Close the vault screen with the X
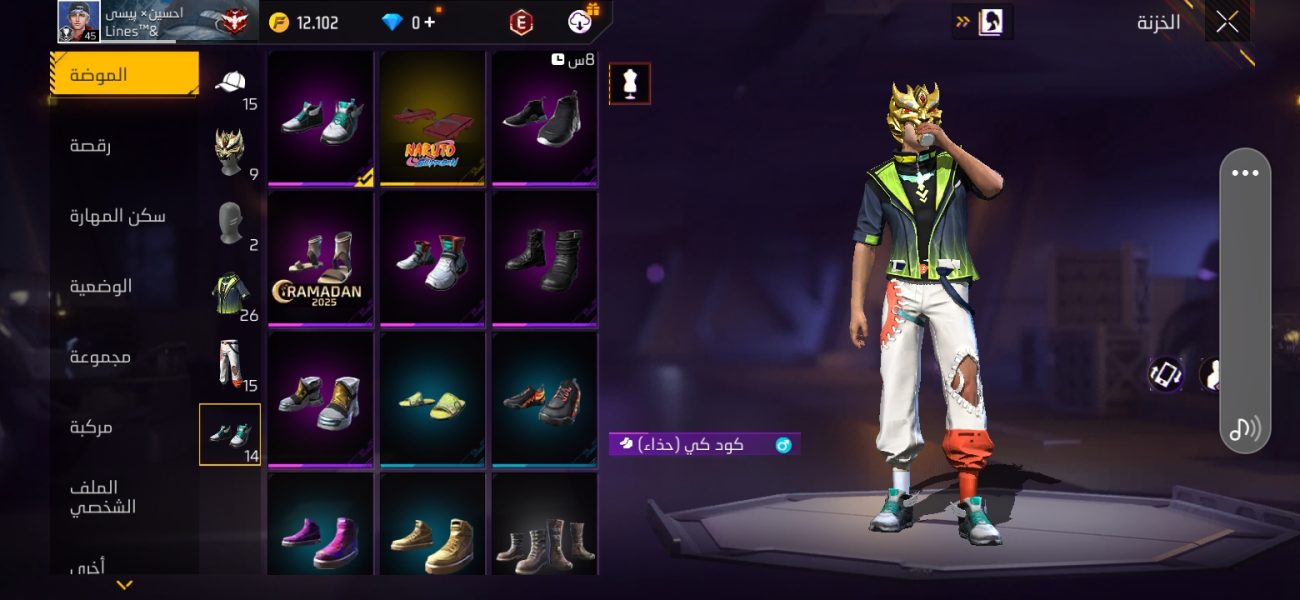The image size is (1300, 600). click(x=1227, y=22)
